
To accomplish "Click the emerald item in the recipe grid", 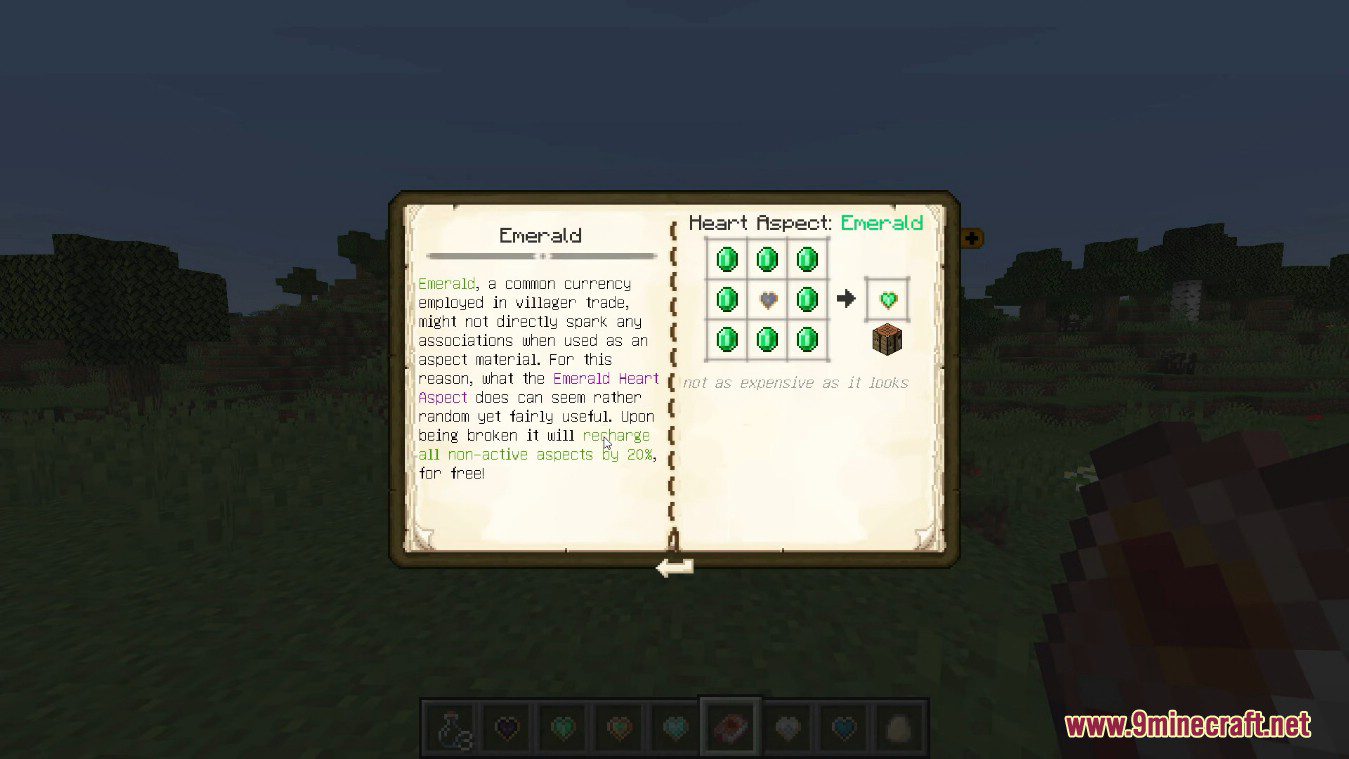I will [726, 259].
